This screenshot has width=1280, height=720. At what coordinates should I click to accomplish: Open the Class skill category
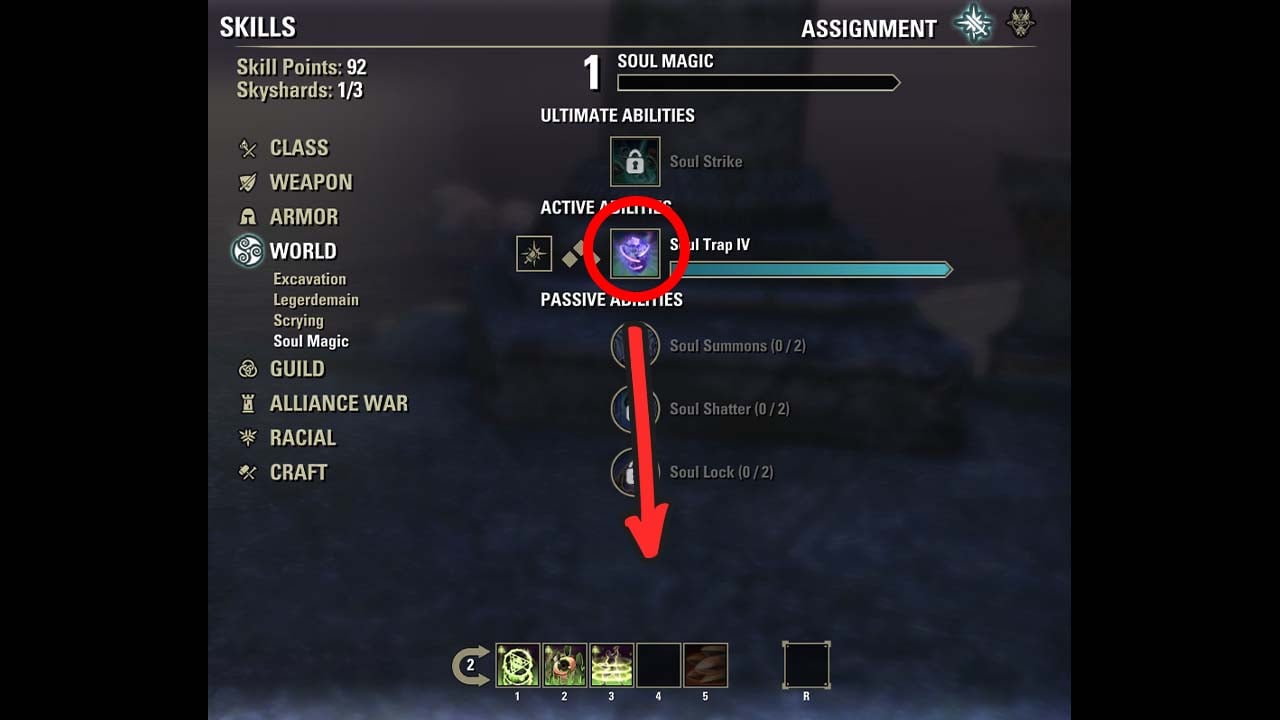(x=298, y=148)
